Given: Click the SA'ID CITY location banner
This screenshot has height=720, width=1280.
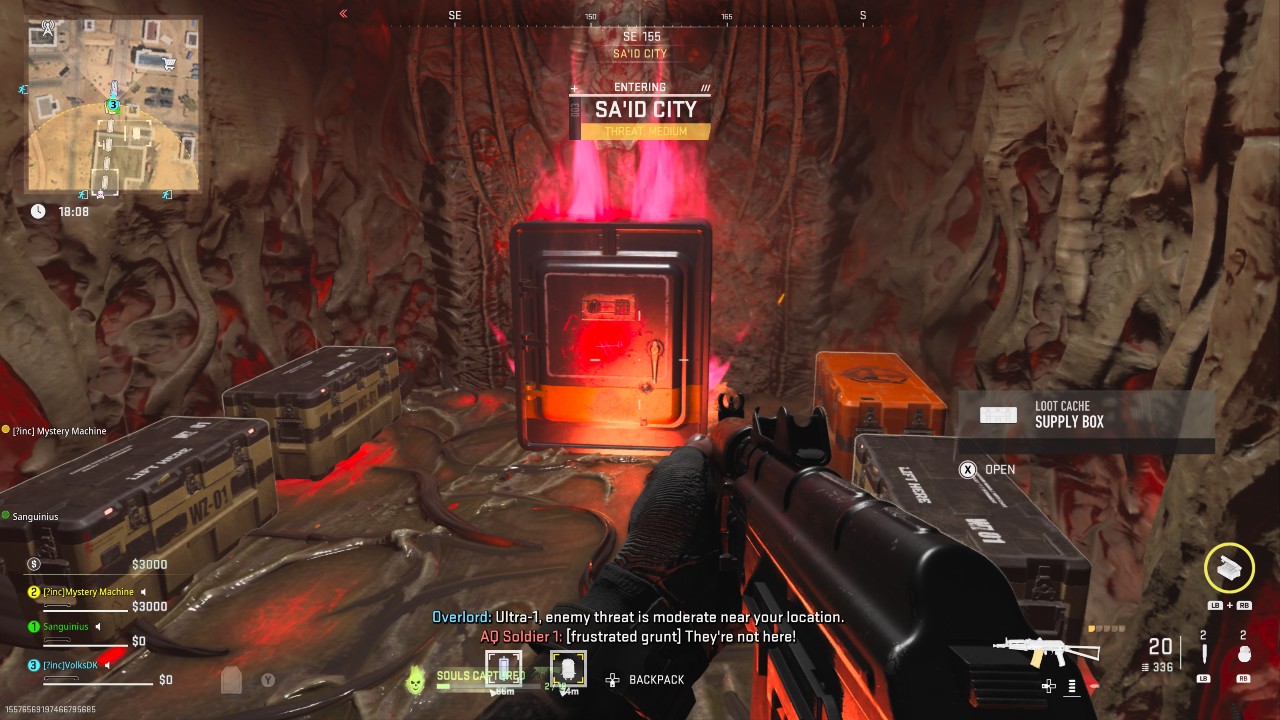Looking at the screenshot, I should (637, 110).
